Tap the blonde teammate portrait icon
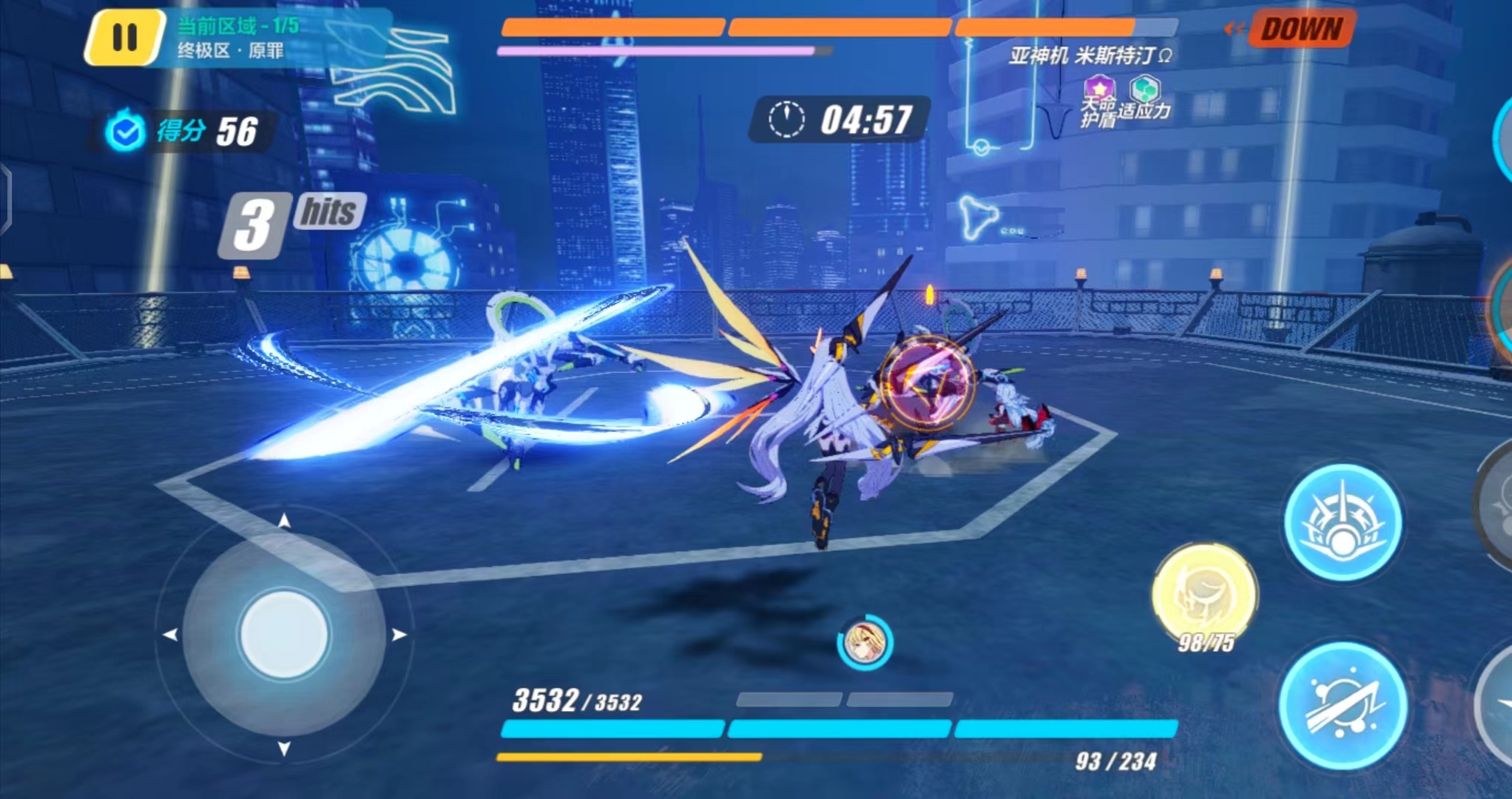 tap(864, 642)
